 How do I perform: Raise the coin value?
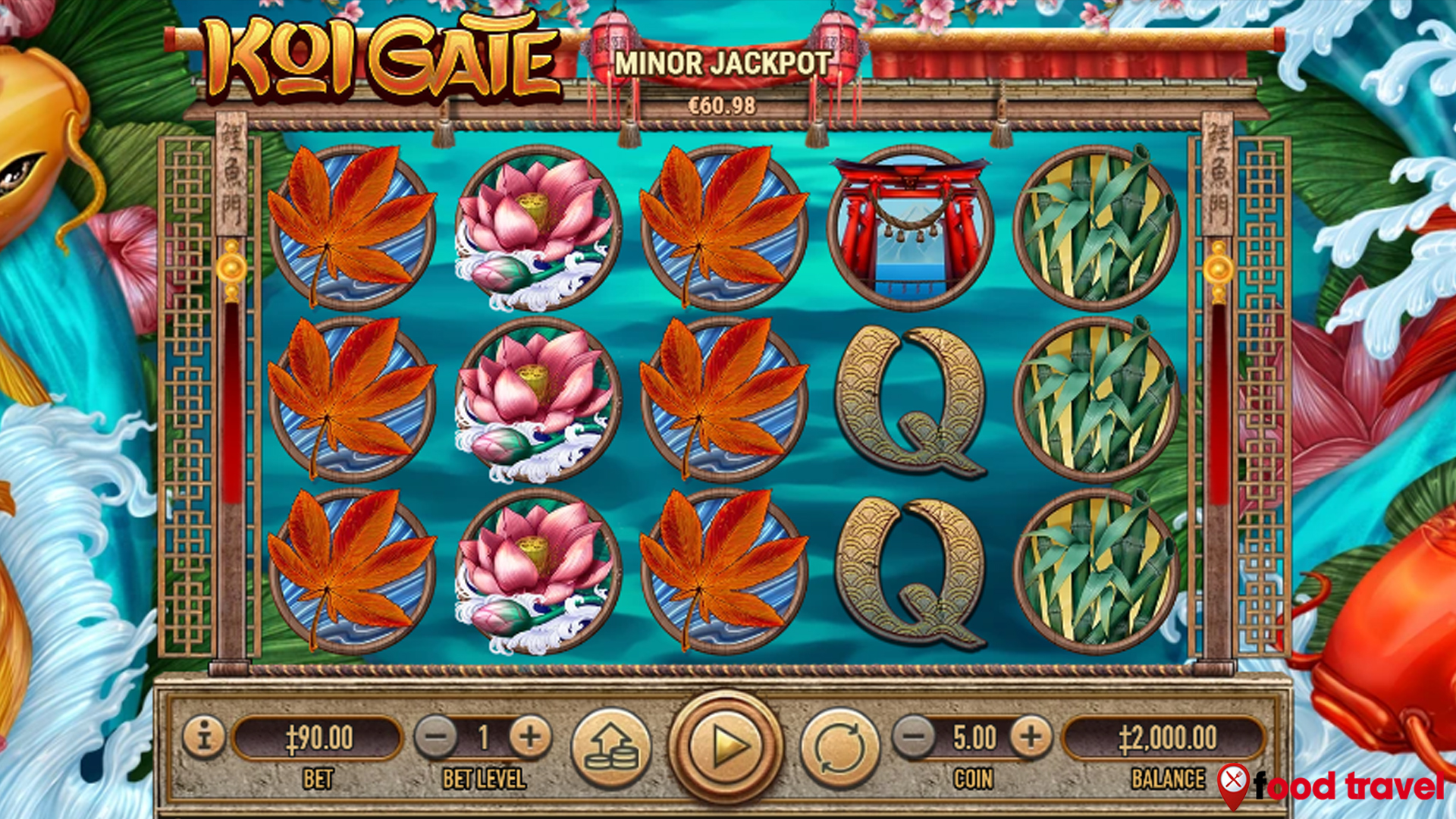[x=1031, y=737]
